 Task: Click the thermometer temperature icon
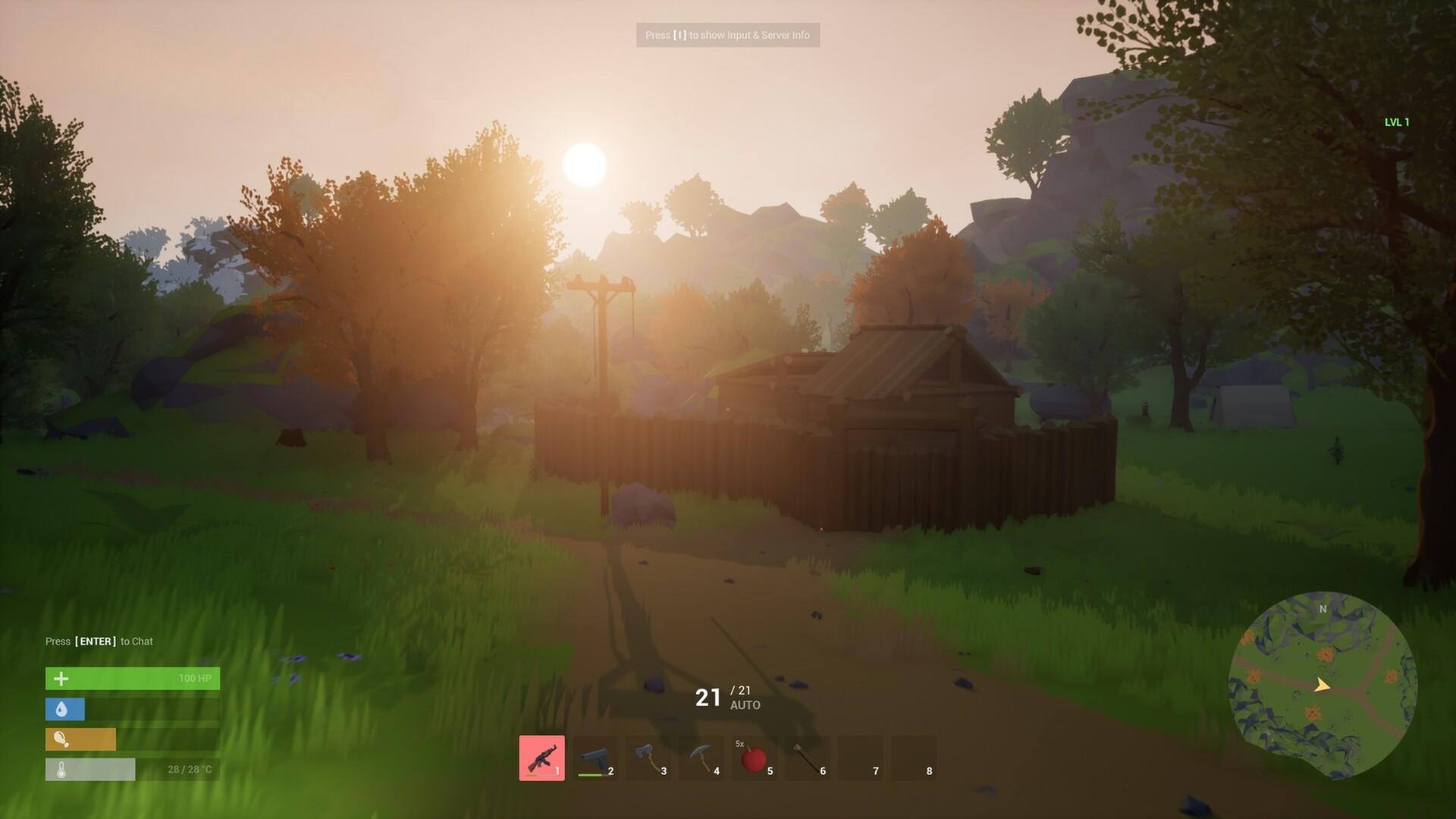(x=63, y=769)
